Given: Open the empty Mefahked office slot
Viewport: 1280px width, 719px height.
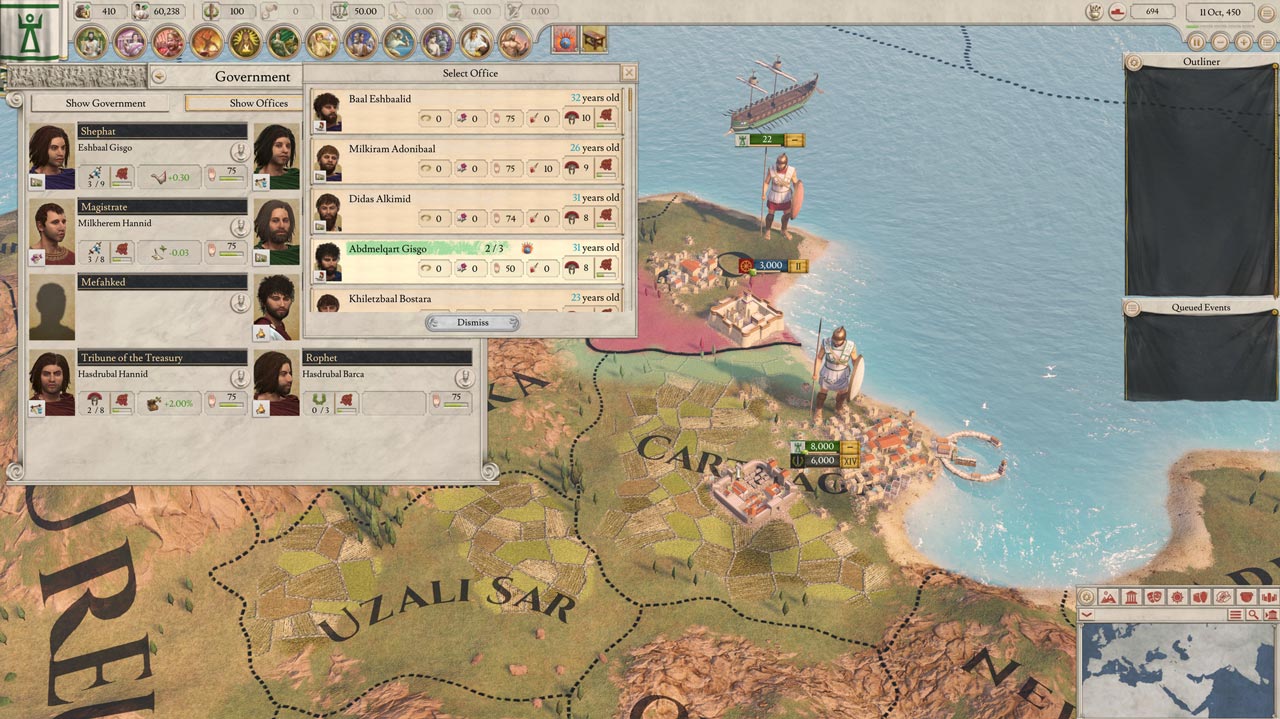Looking at the screenshot, I should 52,307.
